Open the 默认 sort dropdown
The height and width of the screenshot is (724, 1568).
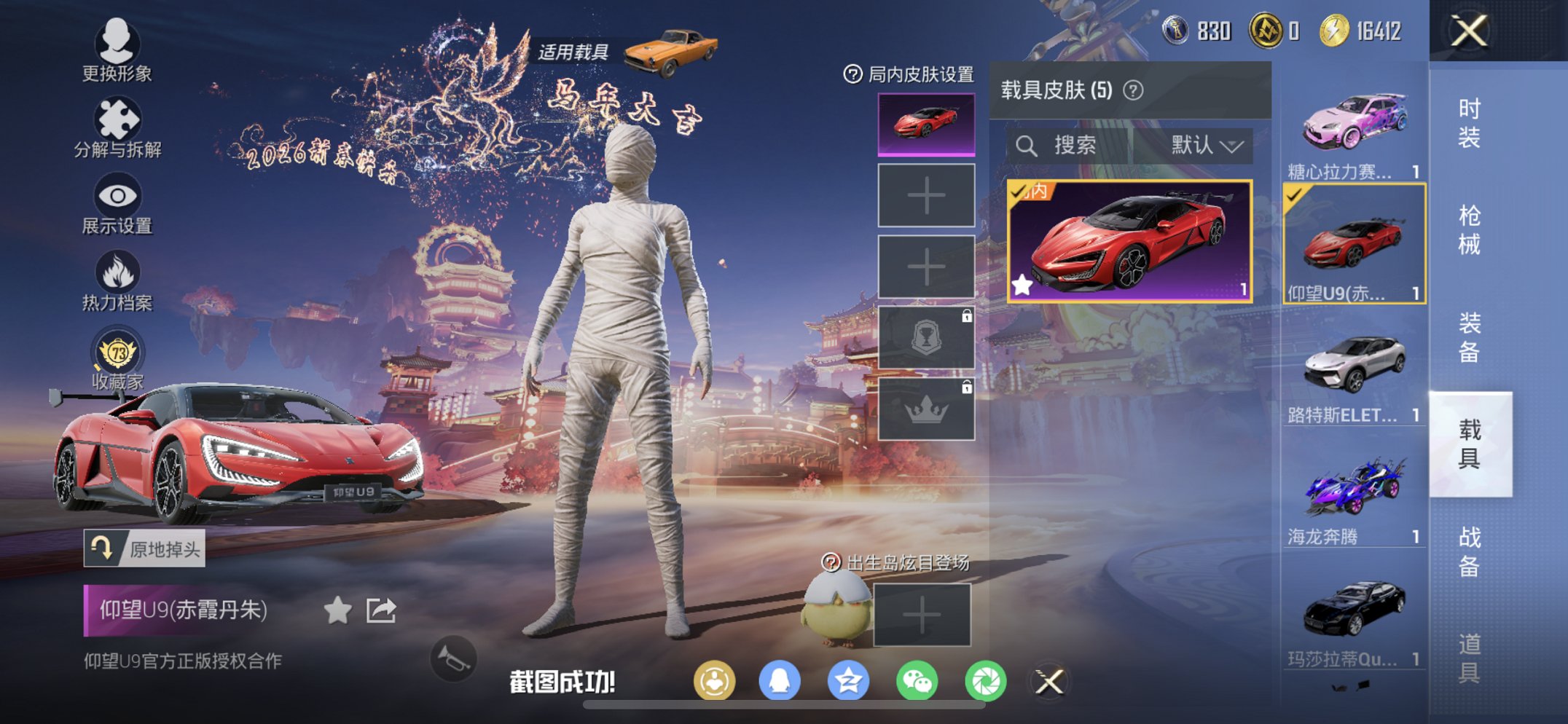[1202, 144]
